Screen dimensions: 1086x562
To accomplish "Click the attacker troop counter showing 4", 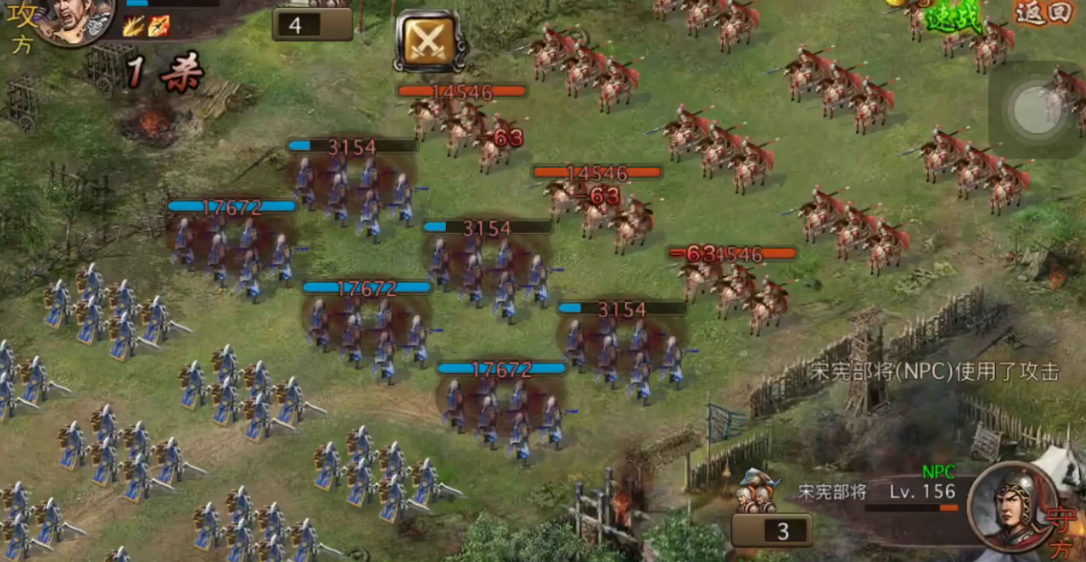I will [312, 24].
